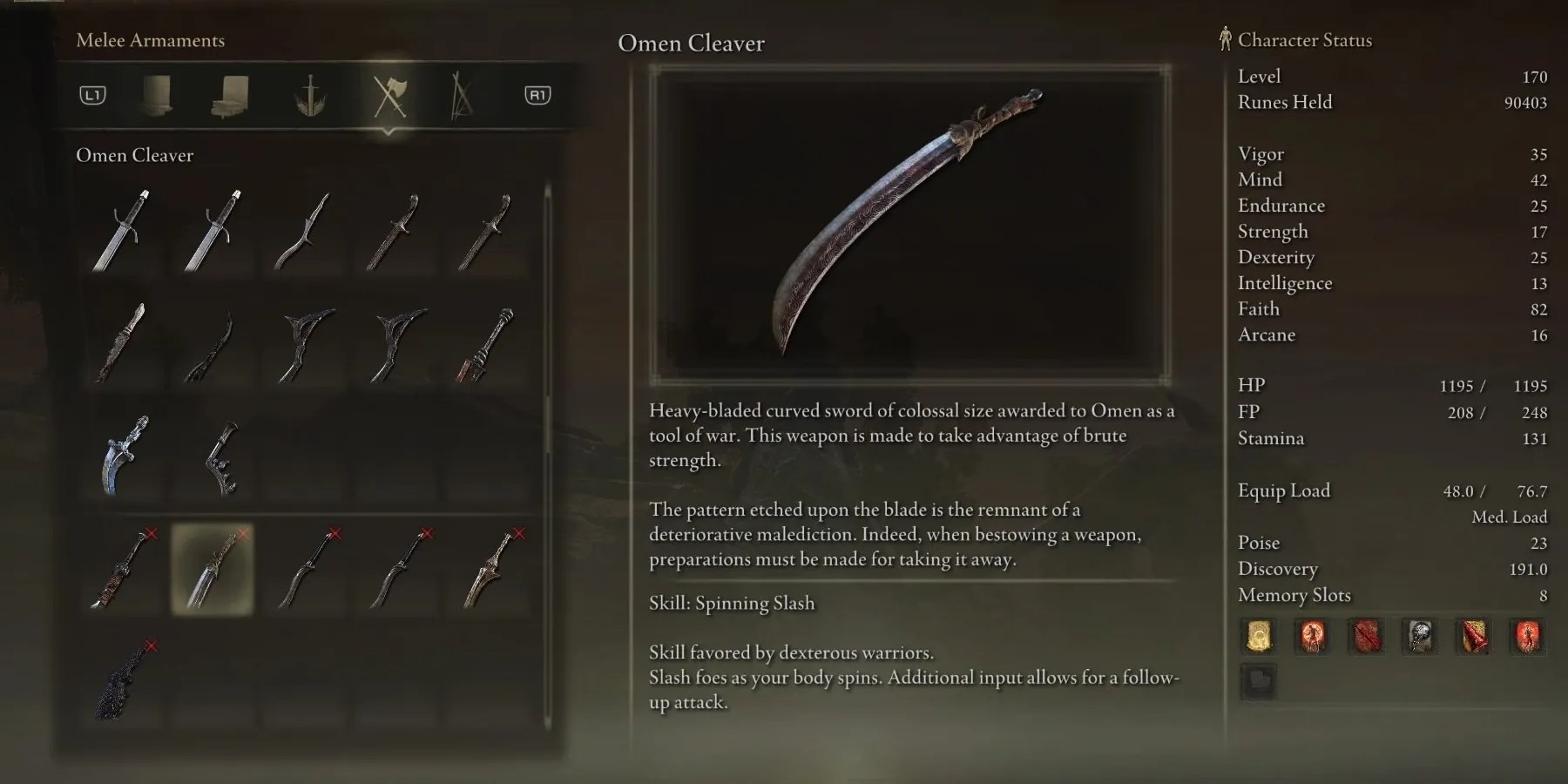Select the winged sword armaments category icon

point(311,96)
